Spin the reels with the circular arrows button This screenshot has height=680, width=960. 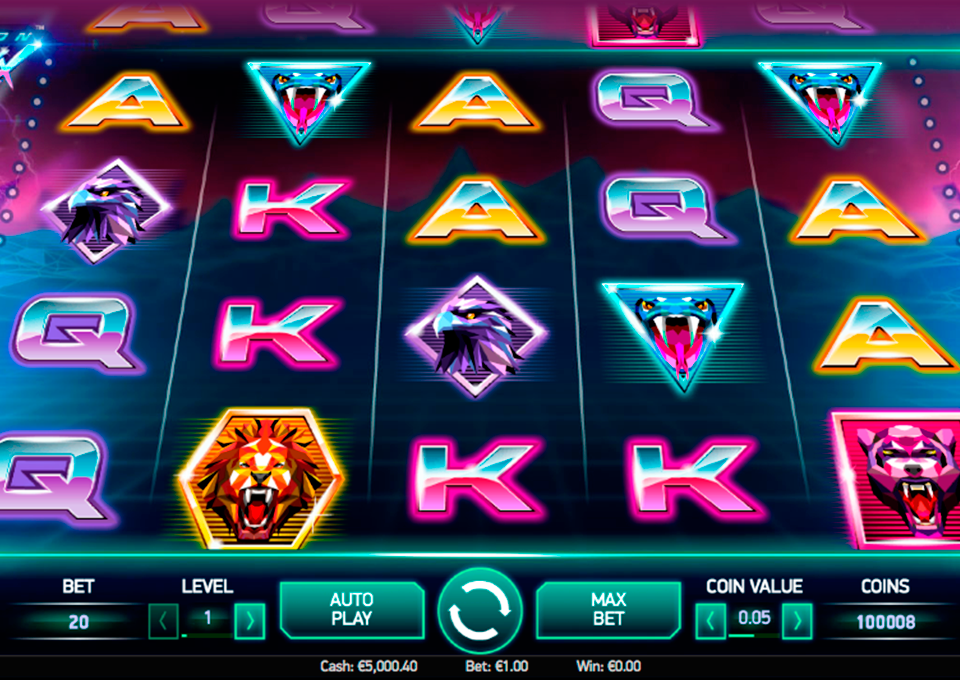click(x=480, y=611)
